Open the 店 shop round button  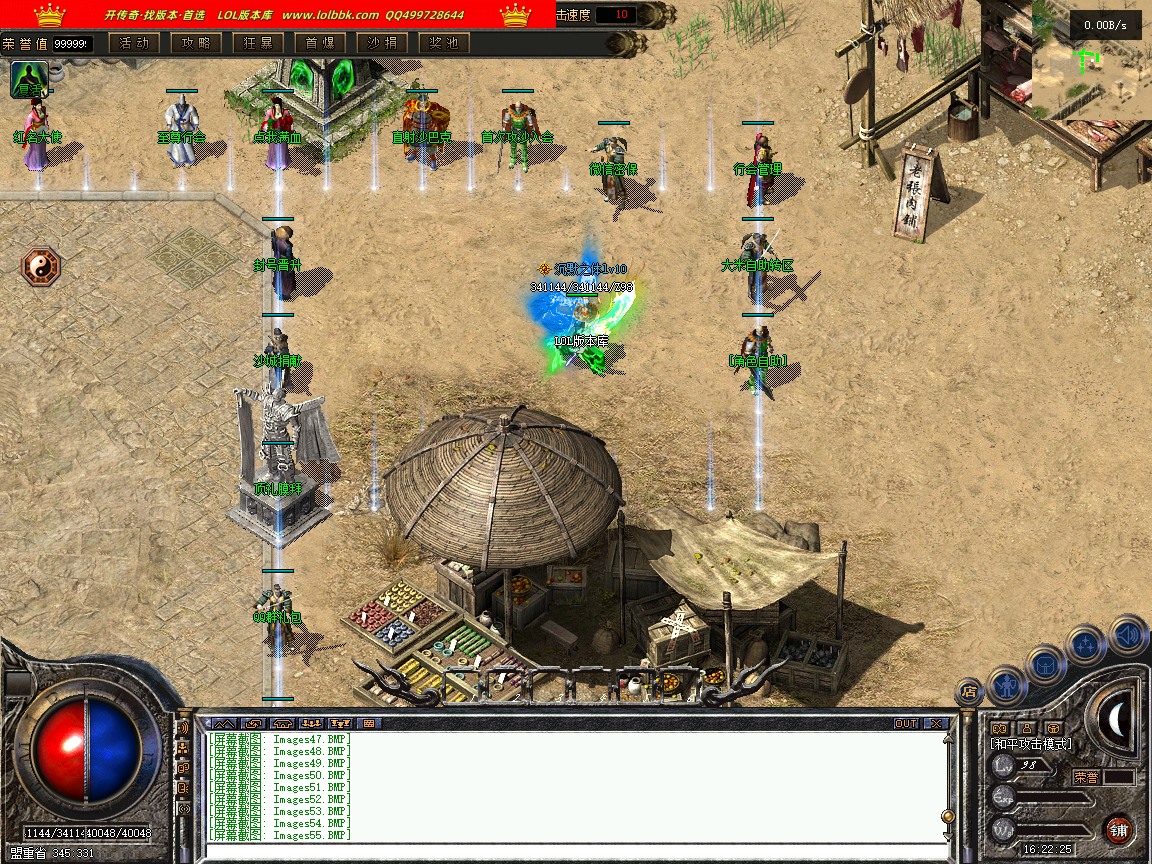click(968, 691)
